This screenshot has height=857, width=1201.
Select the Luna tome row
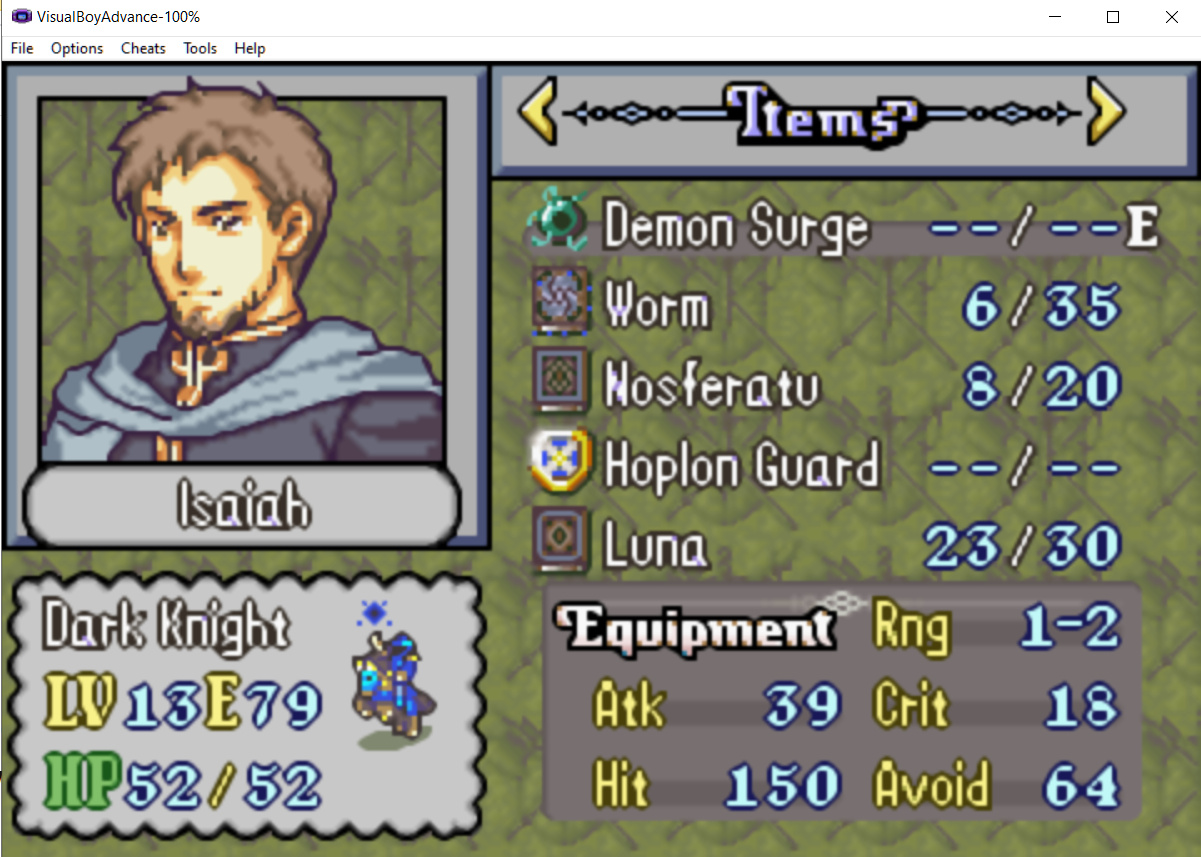(655, 545)
